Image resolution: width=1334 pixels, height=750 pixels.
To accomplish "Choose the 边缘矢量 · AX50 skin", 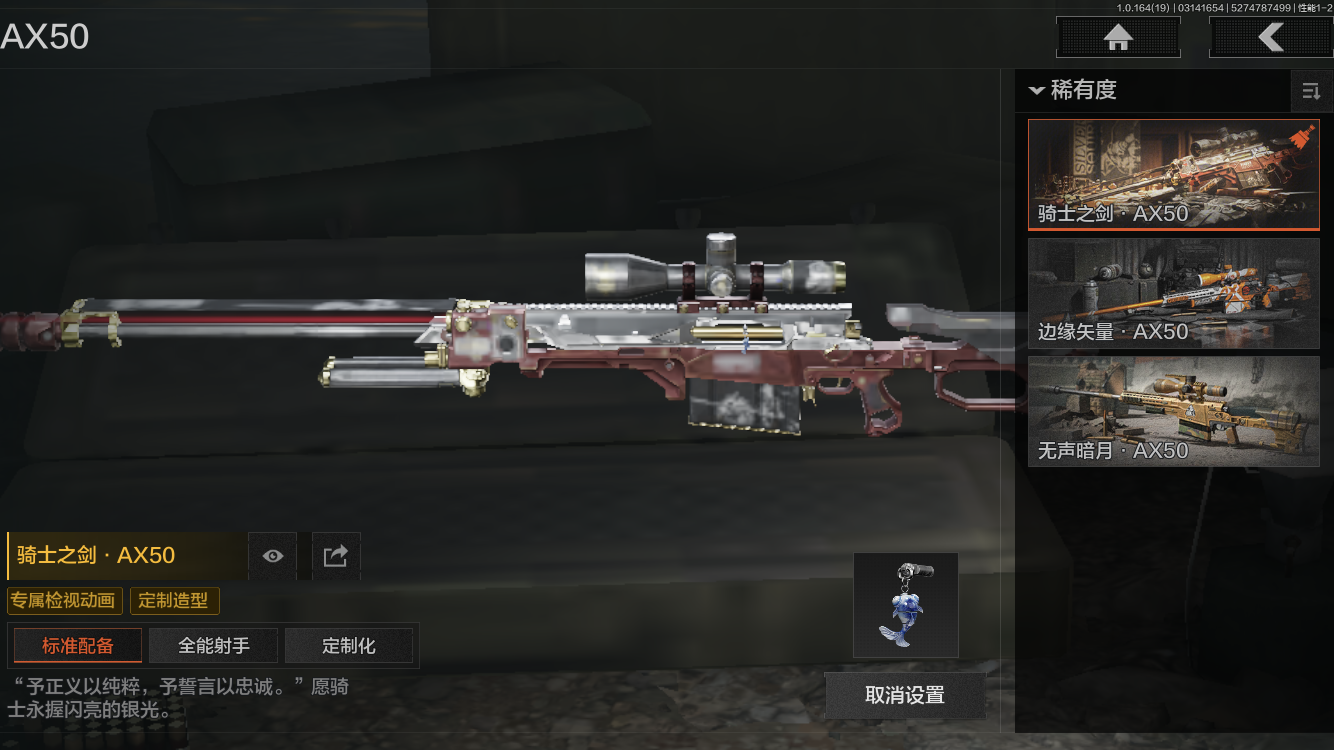I will click(x=1173, y=293).
